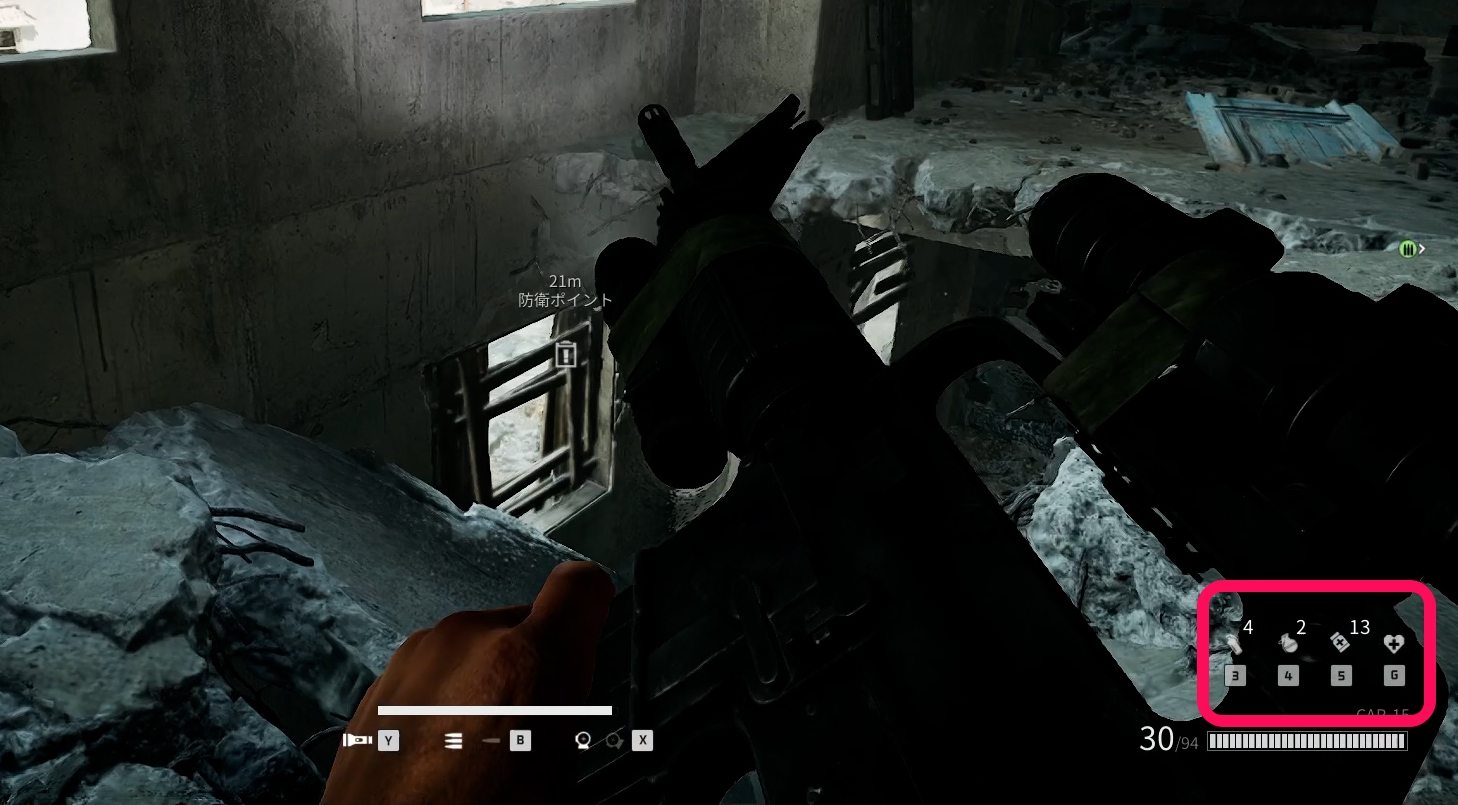
Task: Expand the chevron next to the green squad icon
Action: point(1421,248)
